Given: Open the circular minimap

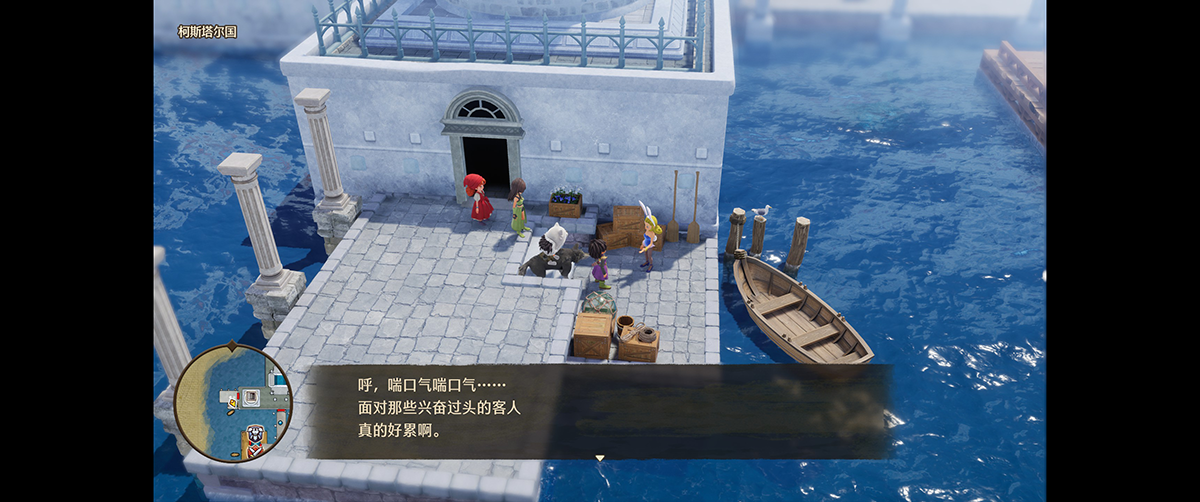Looking at the screenshot, I should [x=233, y=403].
